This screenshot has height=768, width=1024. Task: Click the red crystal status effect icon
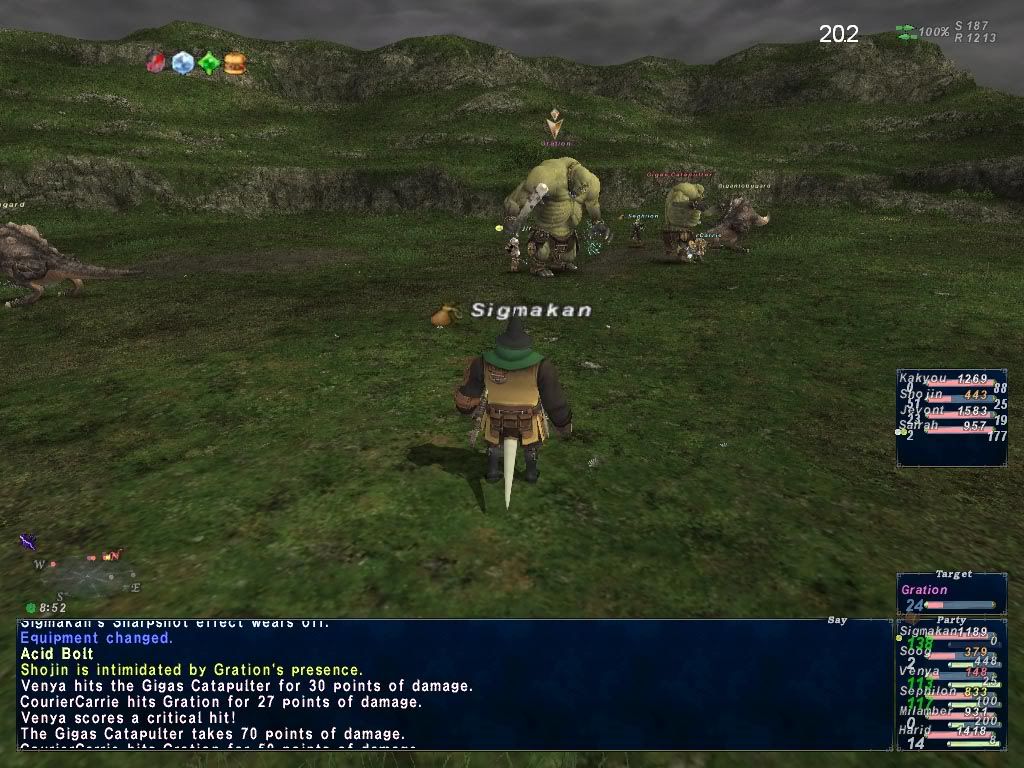click(x=156, y=62)
